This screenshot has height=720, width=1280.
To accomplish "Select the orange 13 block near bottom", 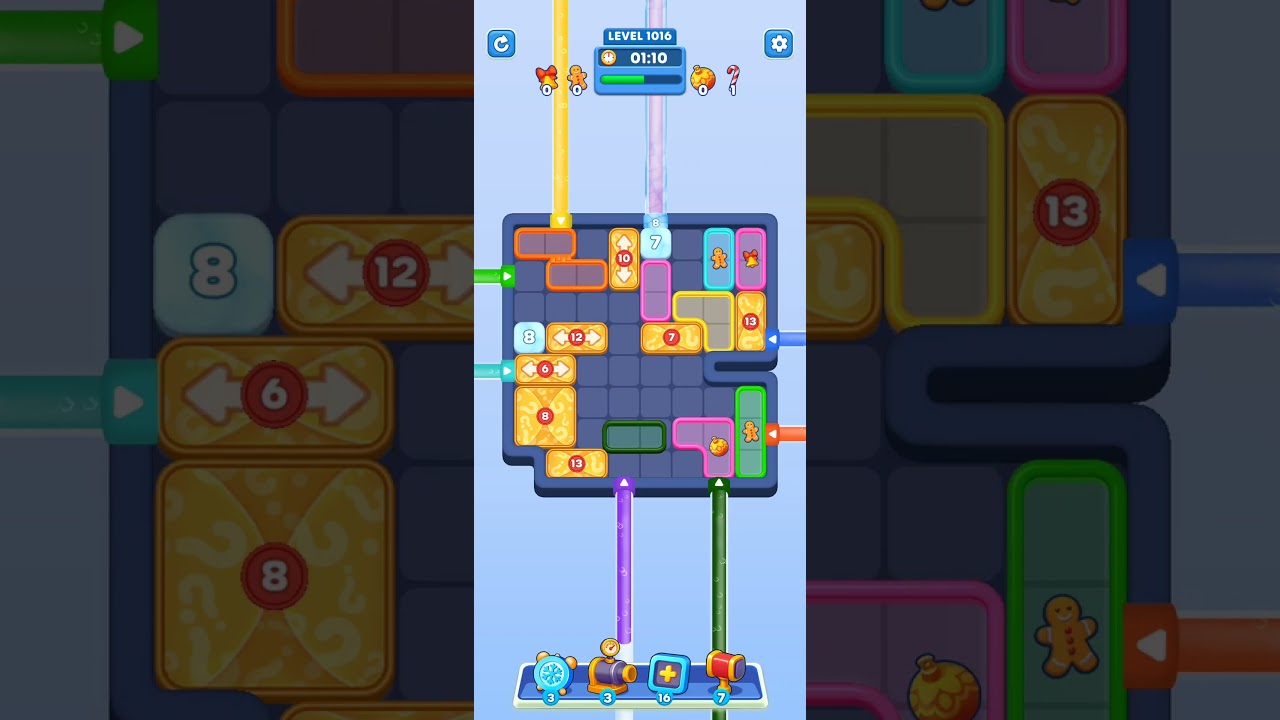I will 577,462.
